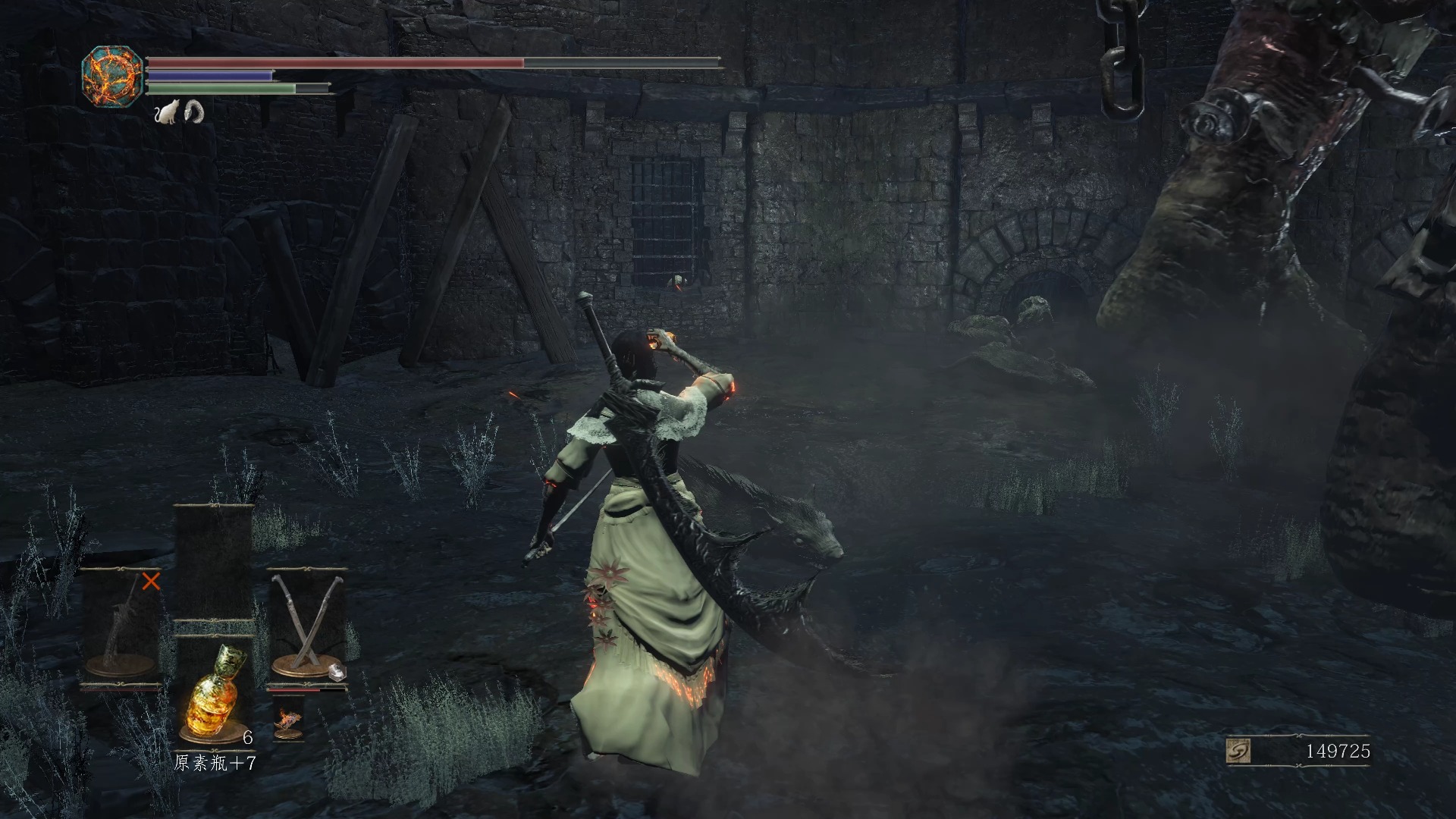Click the small flaming item icon below the twin swords
Viewport: 1456px width, 819px height.
point(288,723)
